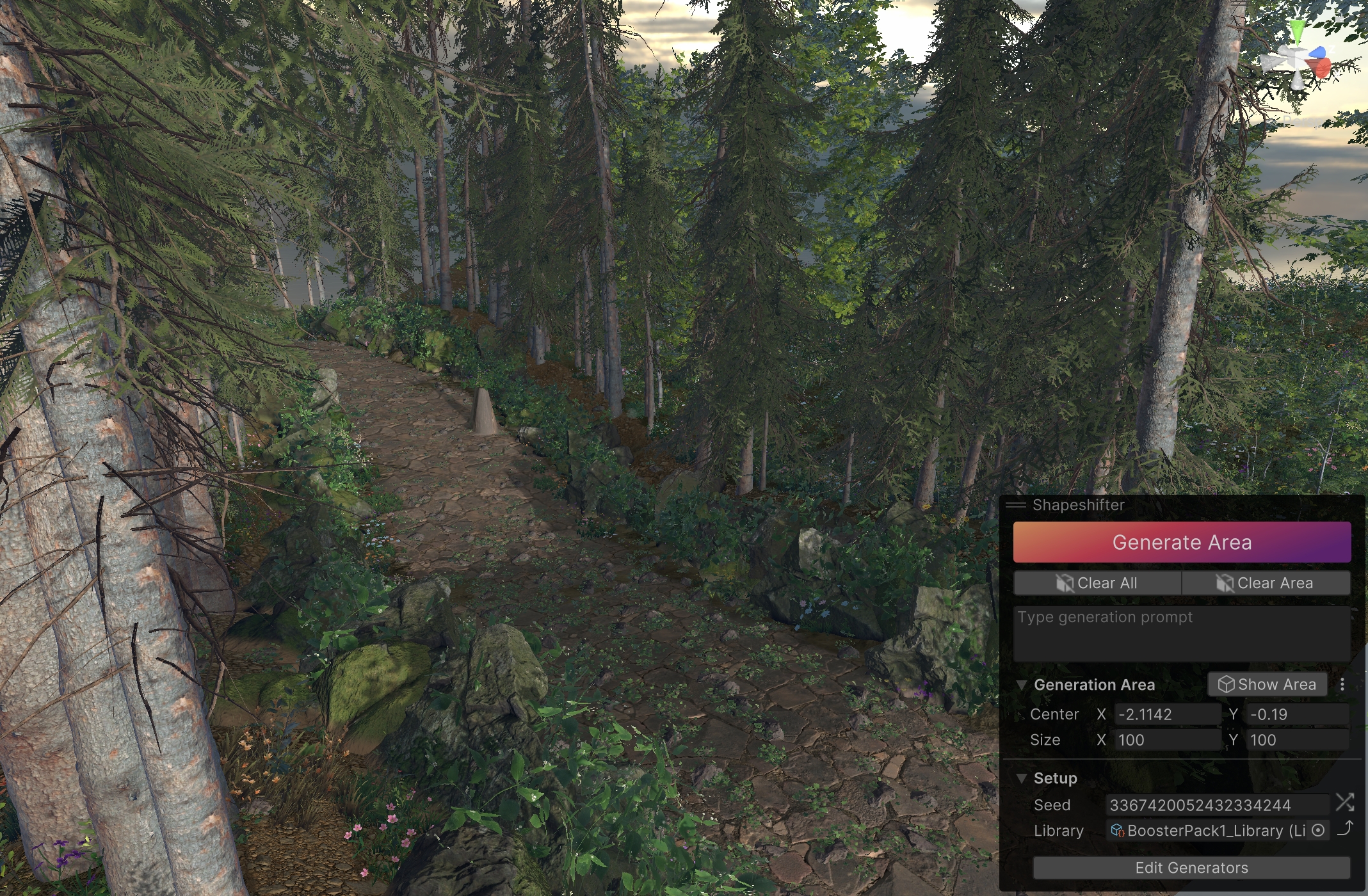Collapse the Generation Area section
The height and width of the screenshot is (896, 1368).
(x=1022, y=685)
